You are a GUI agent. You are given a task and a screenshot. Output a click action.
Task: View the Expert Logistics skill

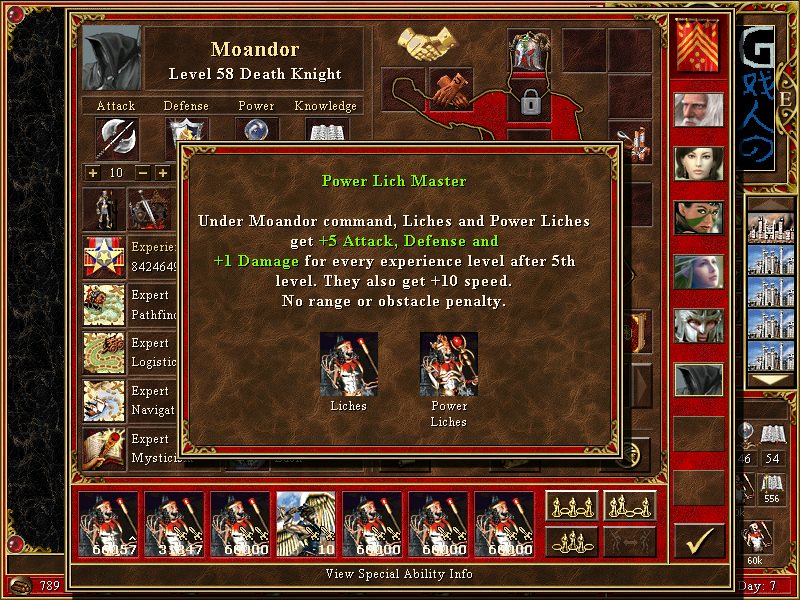104,352
